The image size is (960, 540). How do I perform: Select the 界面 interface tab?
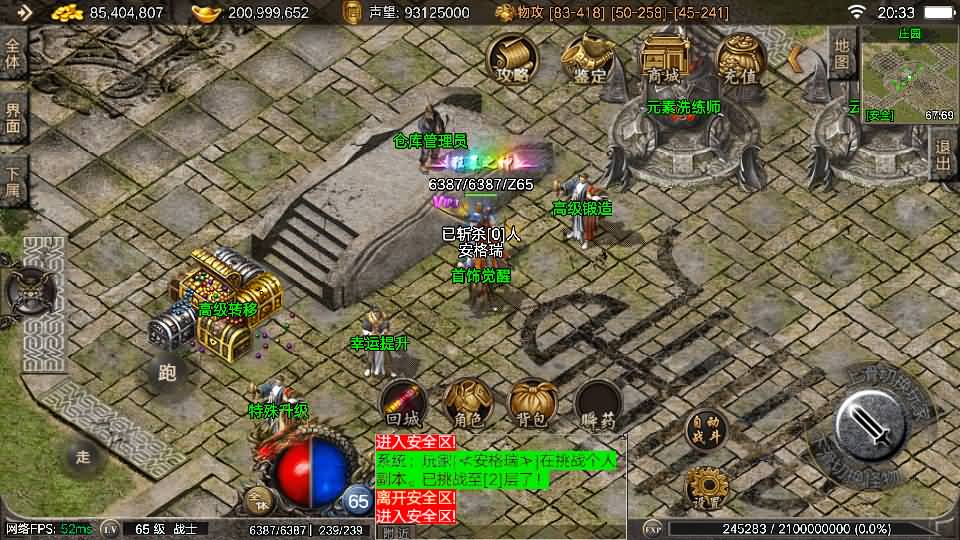[x=14, y=116]
